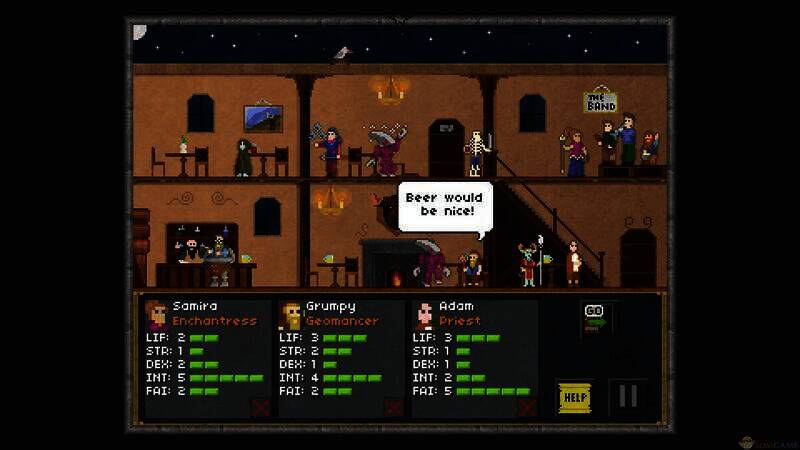Remove Adam the Priest from the party

[x=527, y=406]
